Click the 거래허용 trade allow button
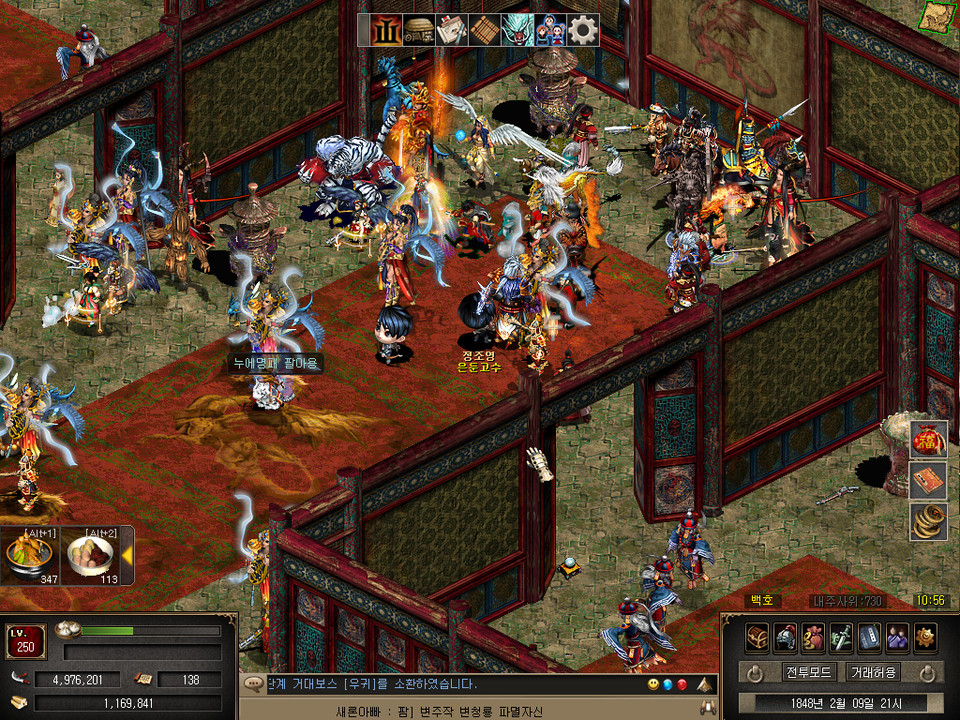The height and width of the screenshot is (720, 960). 872,672
